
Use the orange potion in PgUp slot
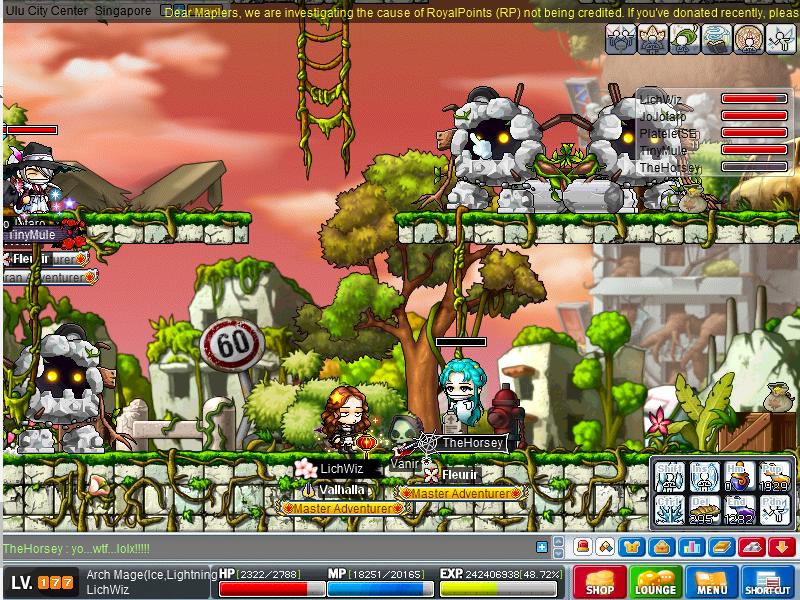(x=773, y=478)
